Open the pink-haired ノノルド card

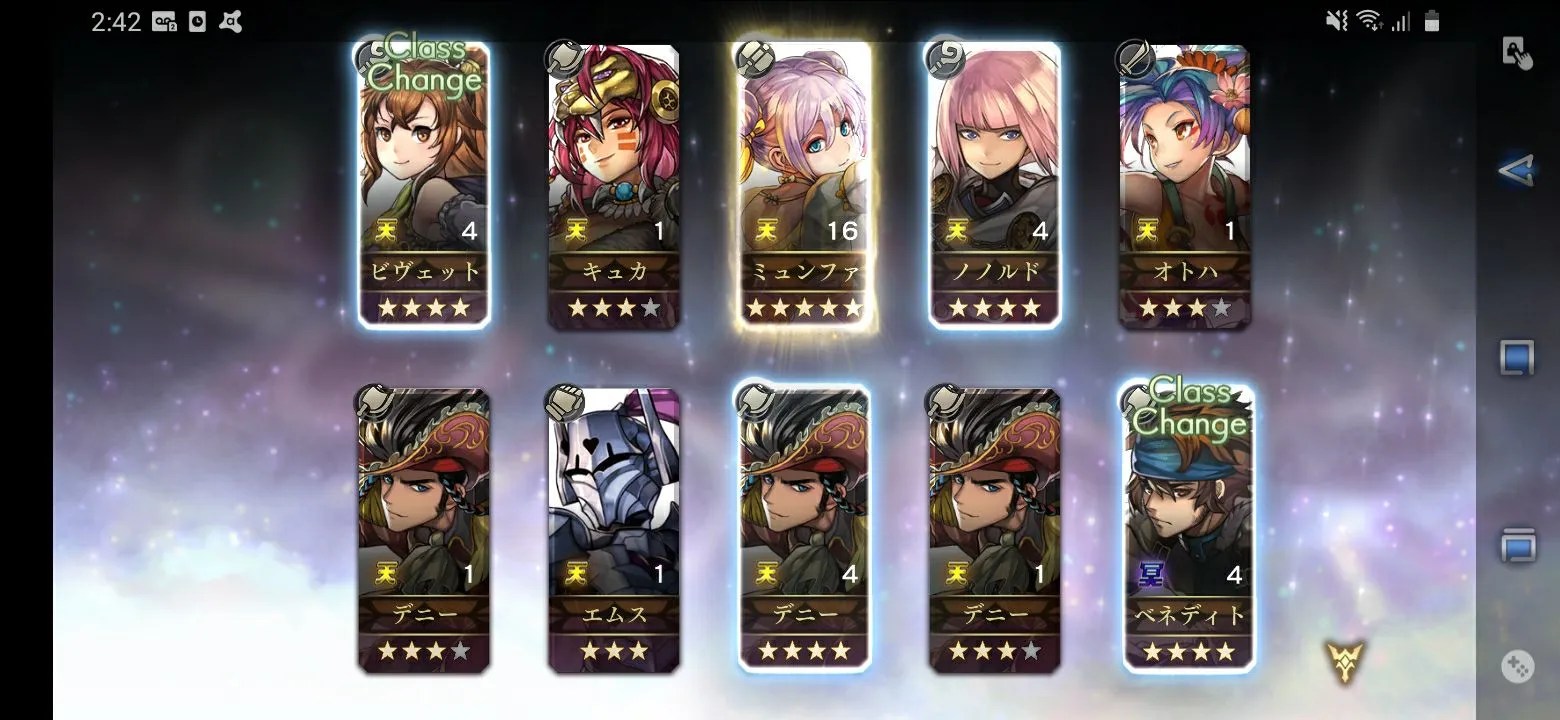(994, 186)
